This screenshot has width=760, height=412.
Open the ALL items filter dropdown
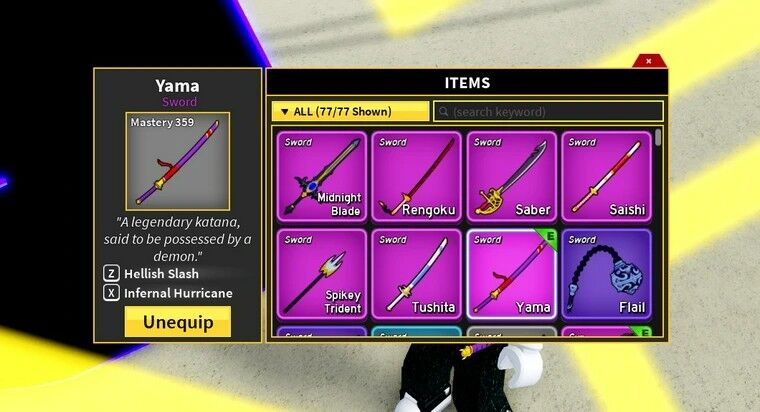pos(350,111)
